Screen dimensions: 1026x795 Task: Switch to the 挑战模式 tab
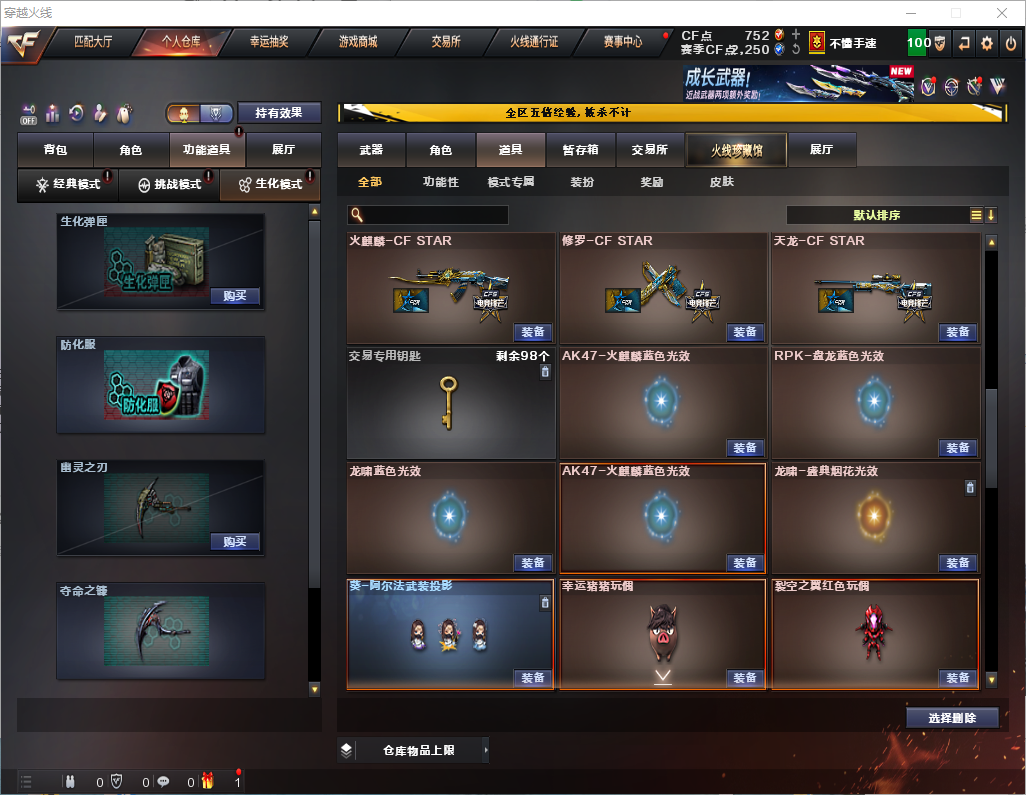pos(169,185)
